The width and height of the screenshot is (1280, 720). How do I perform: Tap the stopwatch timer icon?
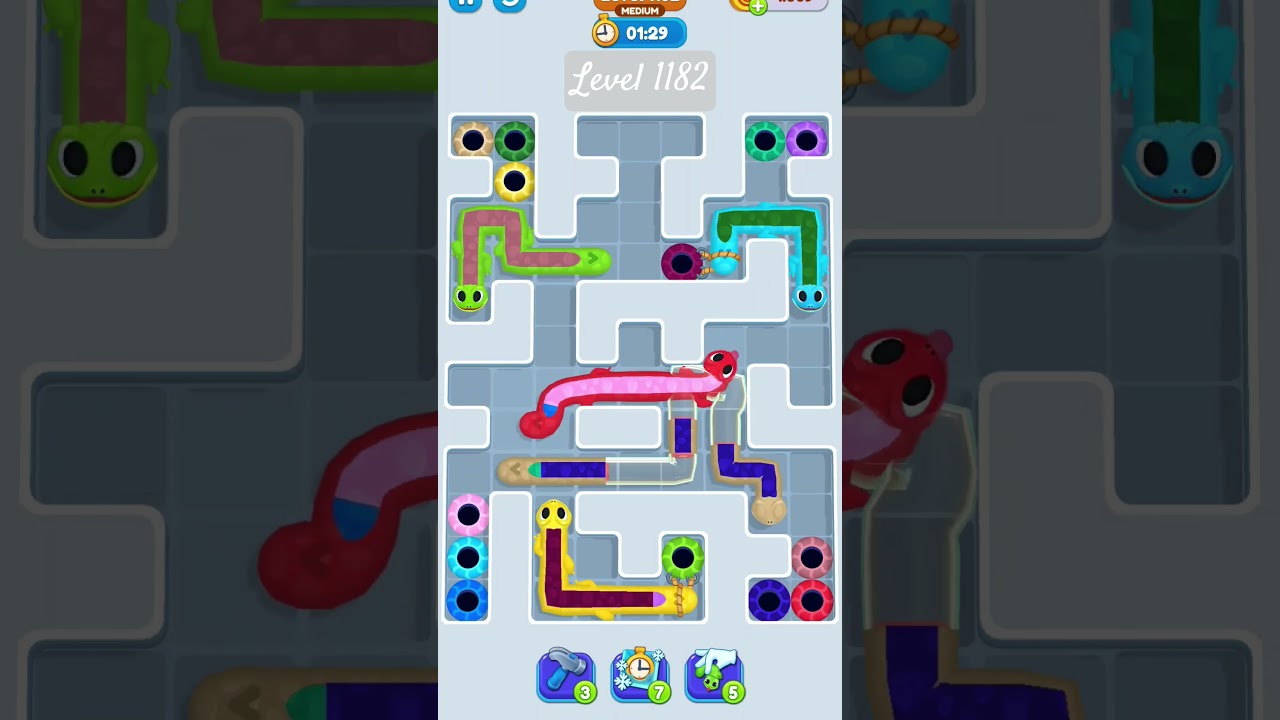(605, 31)
